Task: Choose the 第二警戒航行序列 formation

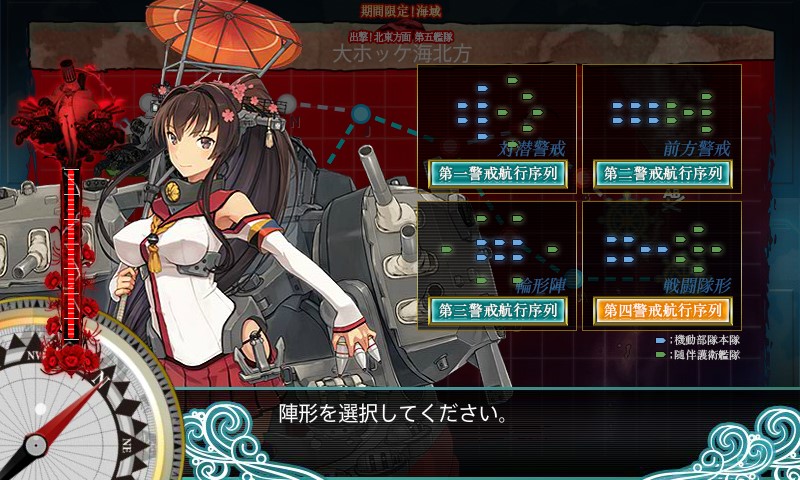Action: click(662, 173)
